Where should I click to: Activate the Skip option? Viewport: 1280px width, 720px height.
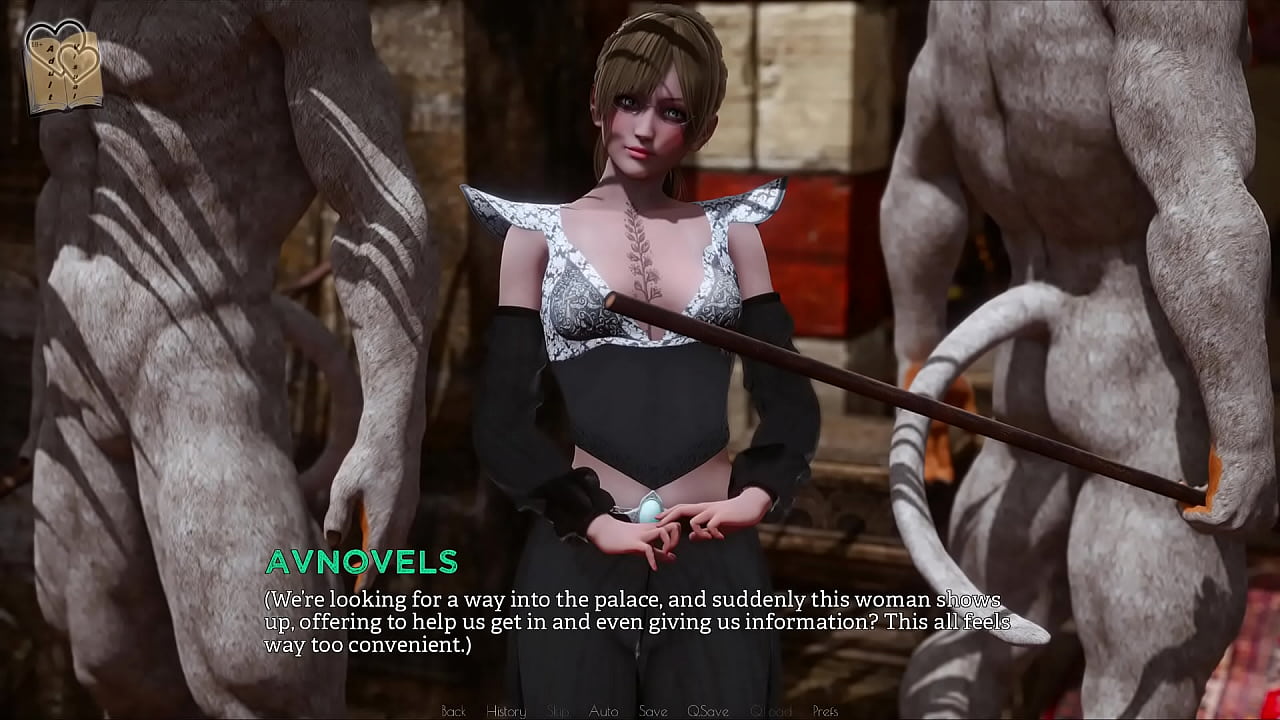[x=558, y=711]
